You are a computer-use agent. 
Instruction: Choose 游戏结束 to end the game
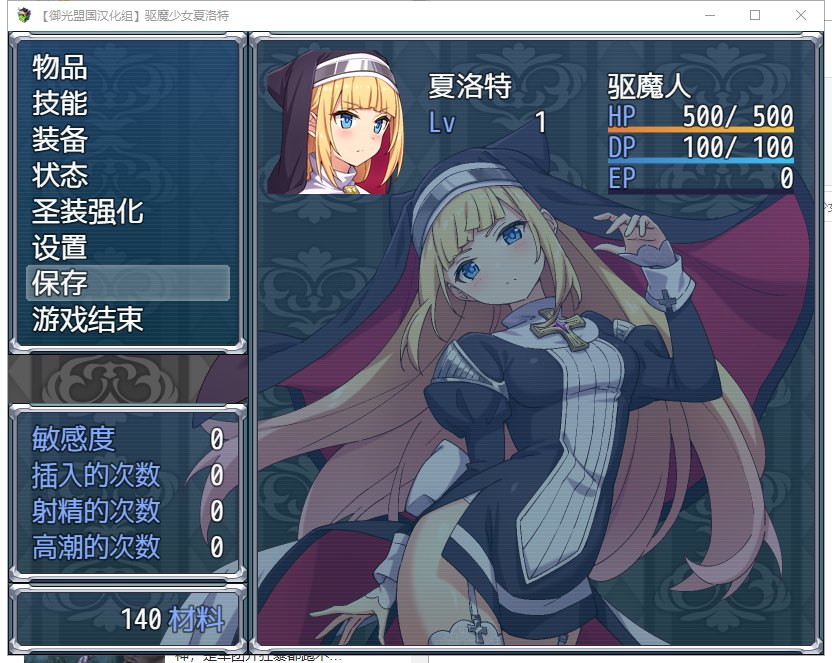(88, 320)
